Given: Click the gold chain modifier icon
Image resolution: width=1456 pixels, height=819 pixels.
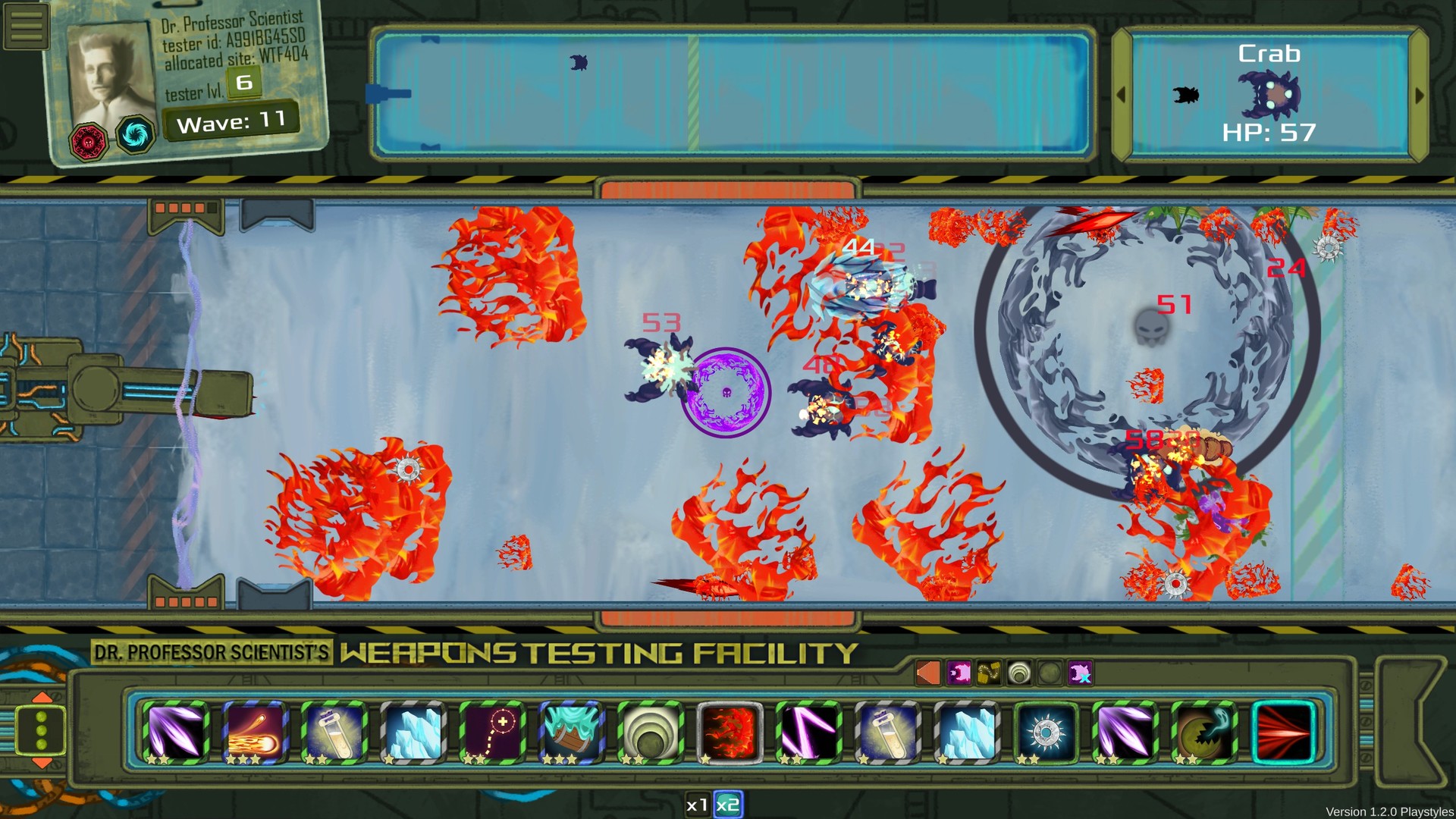Looking at the screenshot, I should 987,671.
